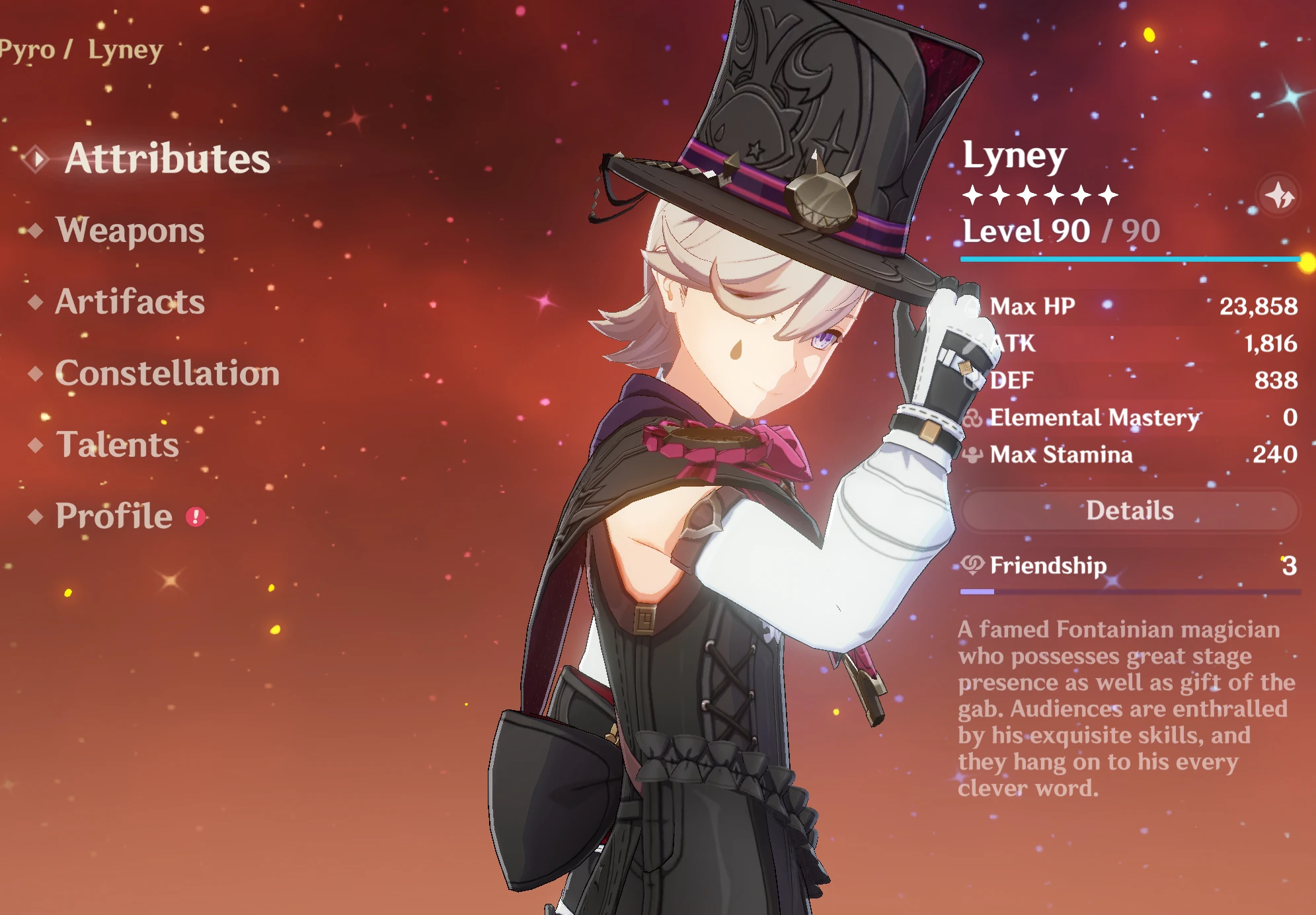Toggle the Profile notification badge
Image resolution: width=1316 pixels, height=915 pixels.
point(195,518)
